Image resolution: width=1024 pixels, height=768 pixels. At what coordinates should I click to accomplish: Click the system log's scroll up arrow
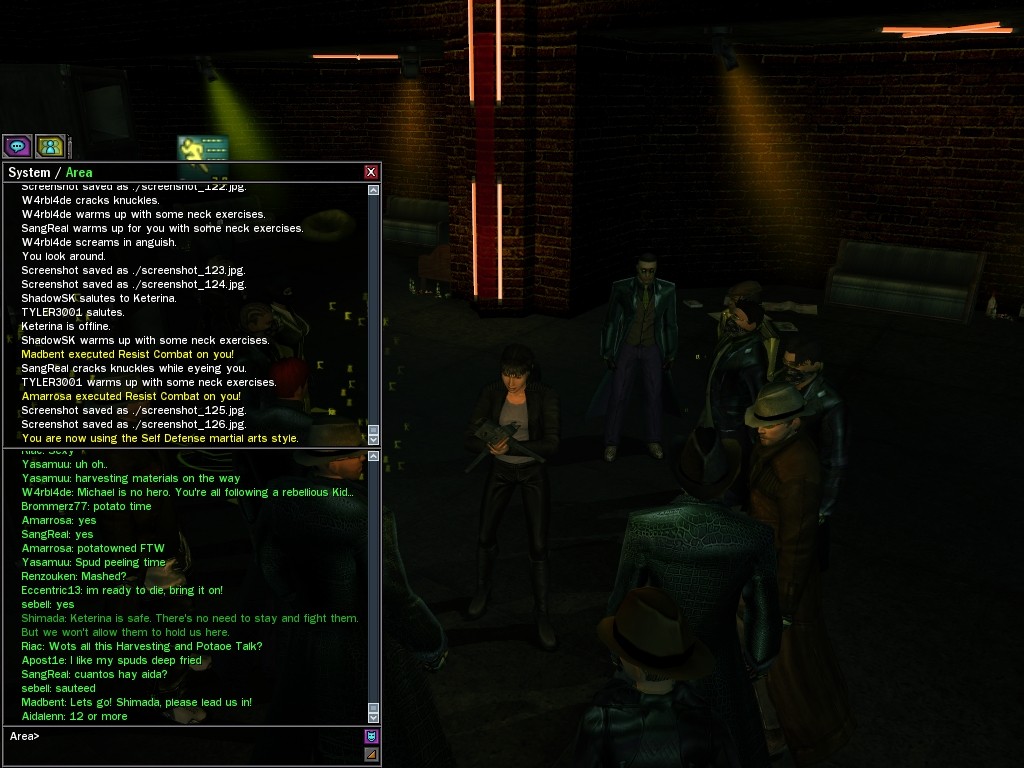374,190
